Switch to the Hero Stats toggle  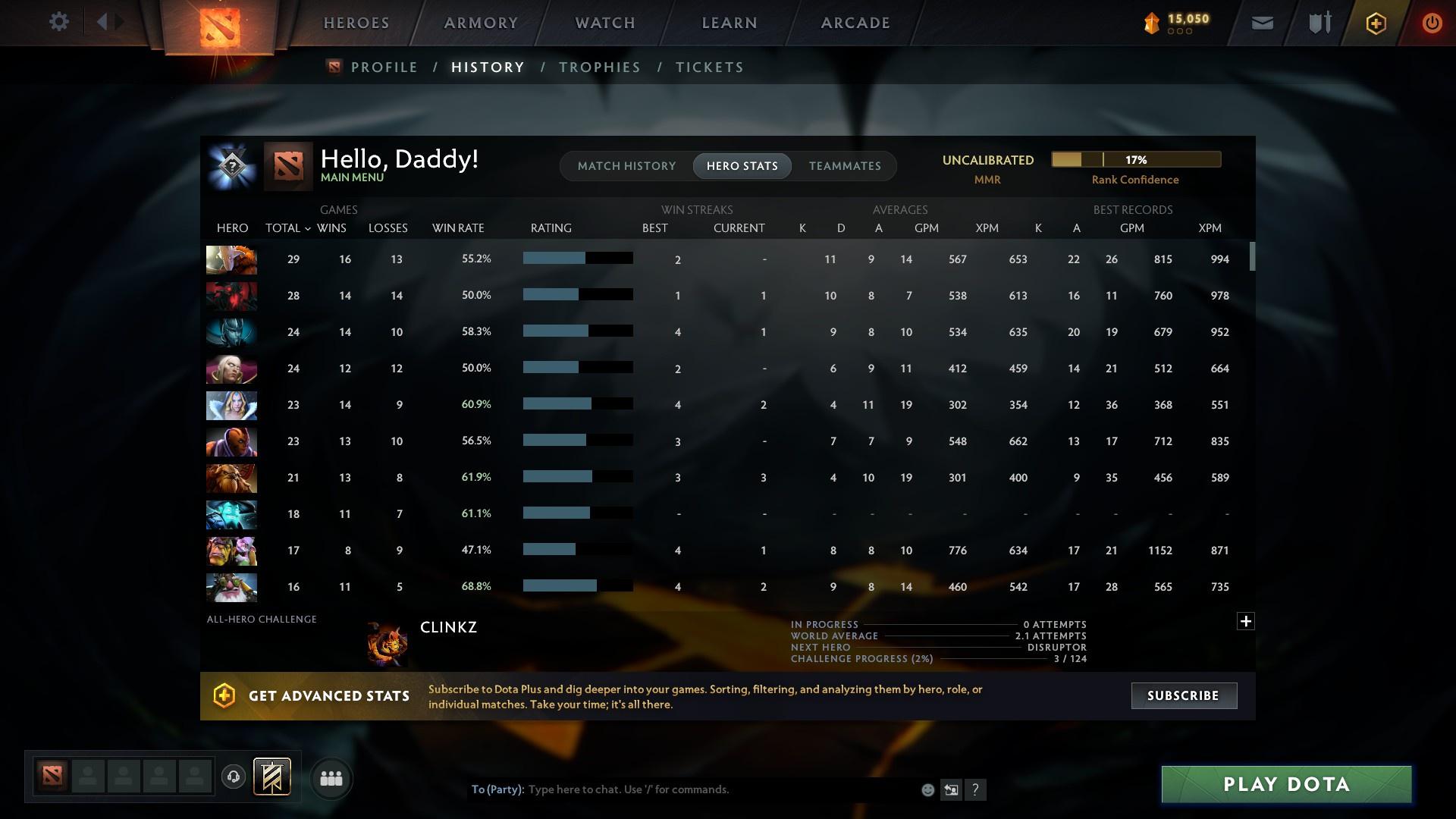tap(742, 165)
